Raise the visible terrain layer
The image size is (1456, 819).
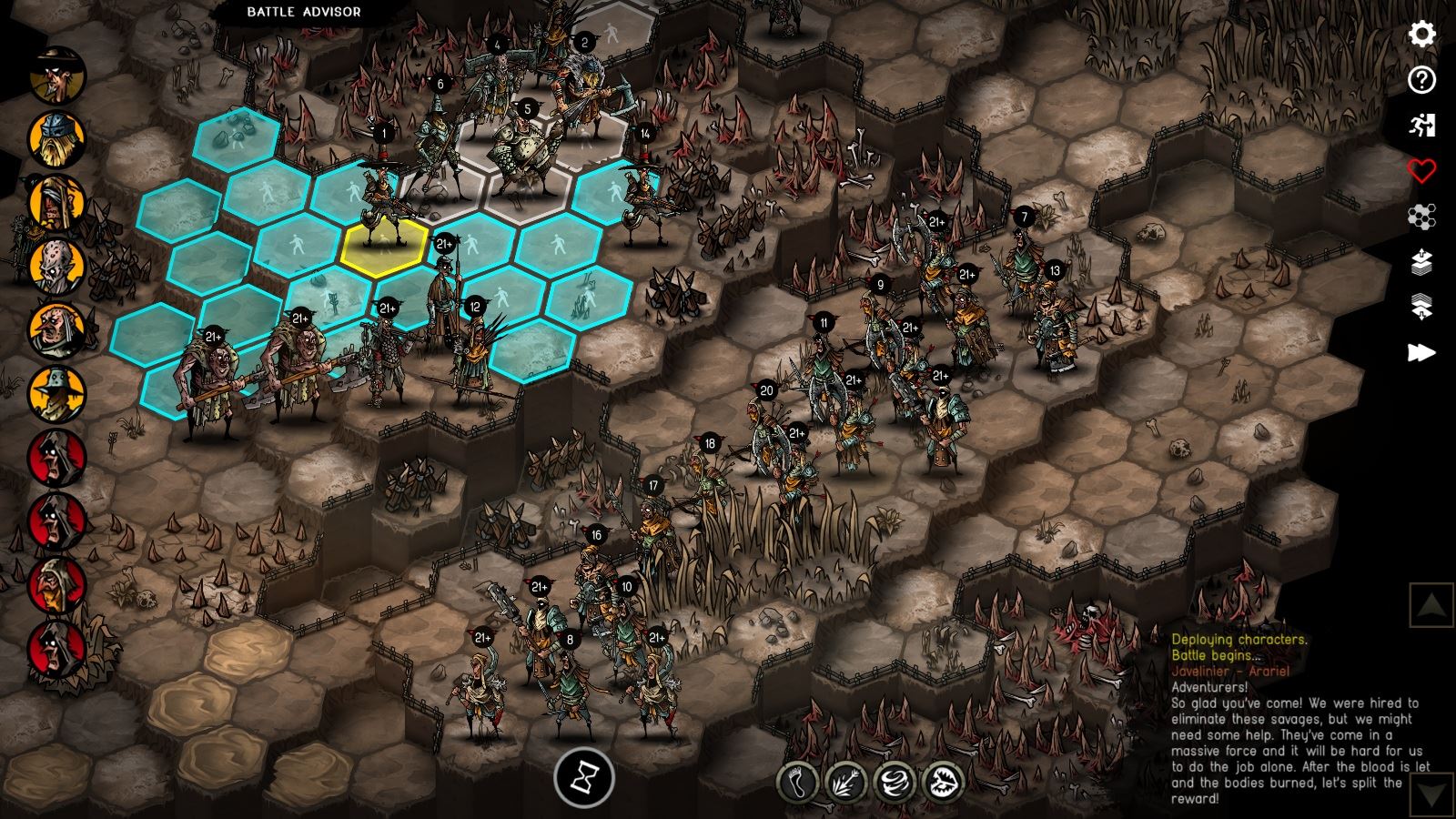(1421, 263)
